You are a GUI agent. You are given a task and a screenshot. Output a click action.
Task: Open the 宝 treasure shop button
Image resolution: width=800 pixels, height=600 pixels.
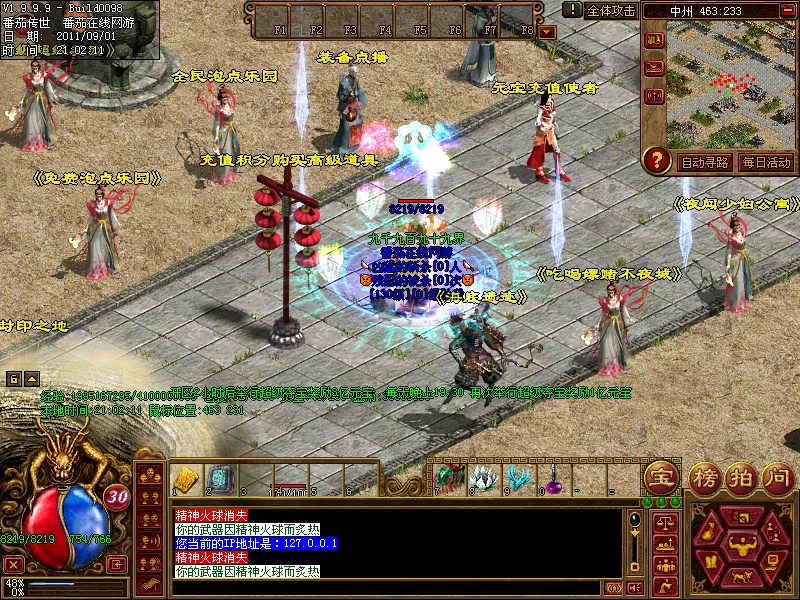(x=659, y=476)
